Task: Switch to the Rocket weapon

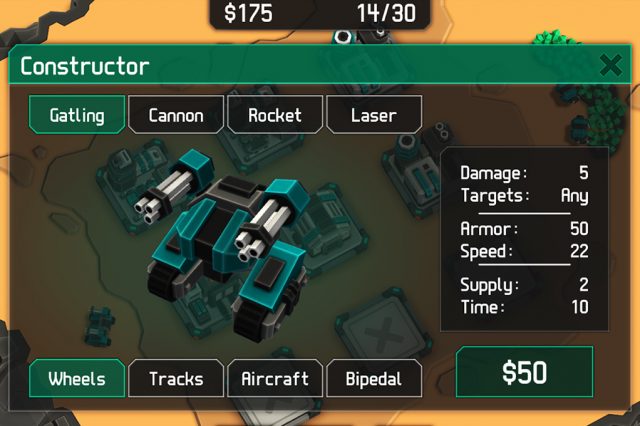Action: coord(275,114)
